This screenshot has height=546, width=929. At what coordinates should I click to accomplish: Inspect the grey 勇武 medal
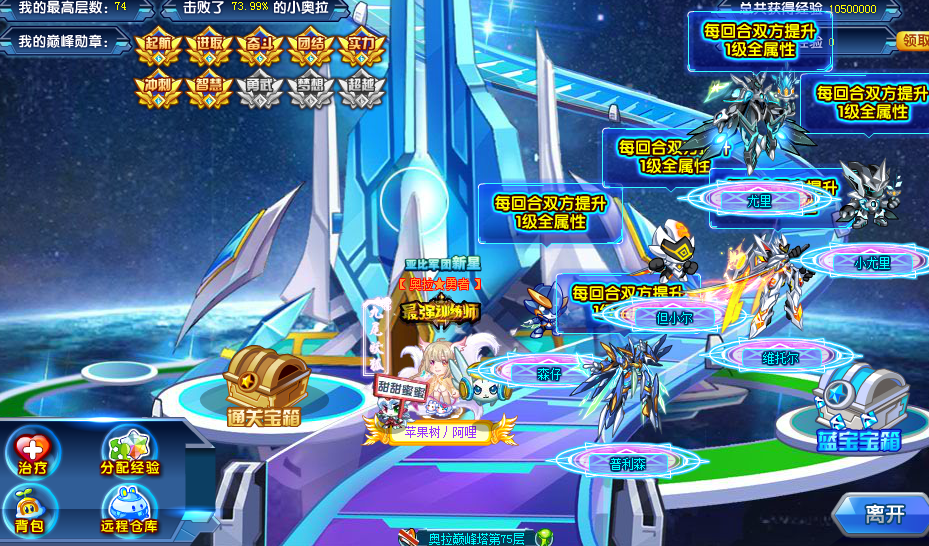(259, 91)
